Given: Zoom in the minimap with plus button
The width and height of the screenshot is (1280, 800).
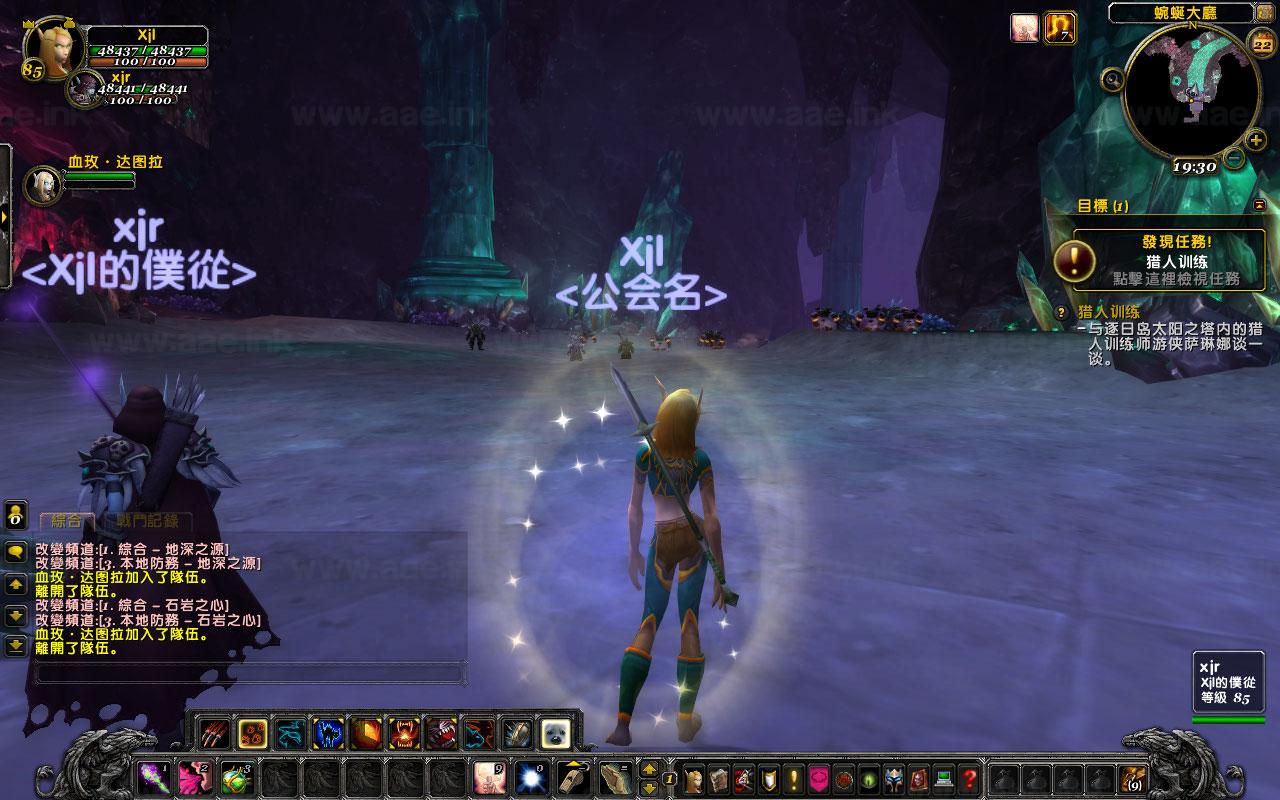Looking at the screenshot, I should [x=1256, y=140].
